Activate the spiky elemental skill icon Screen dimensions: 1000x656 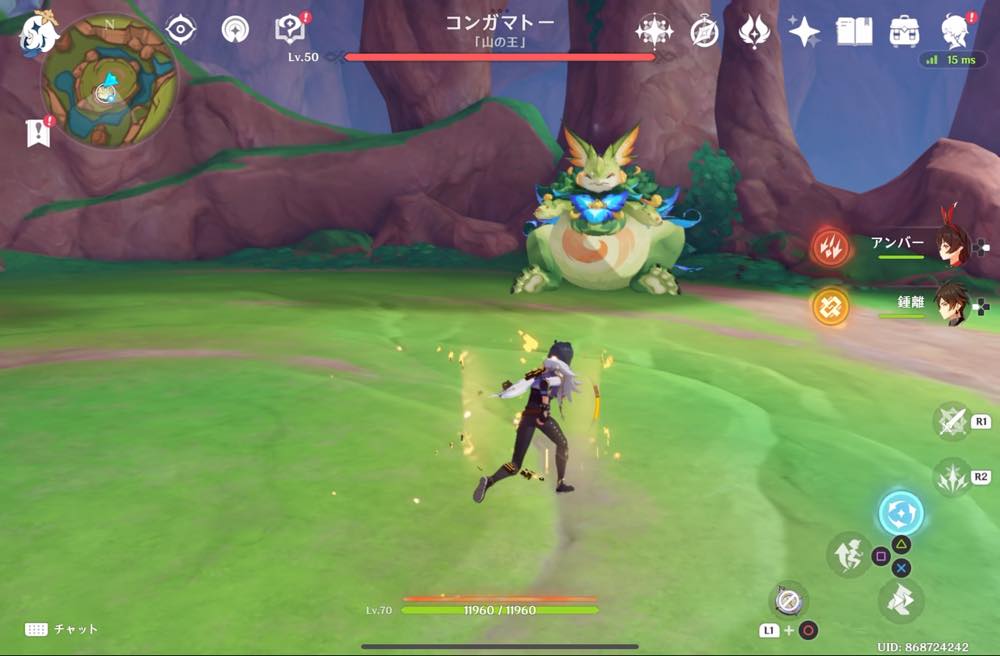pyautogui.click(x=951, y=477)
